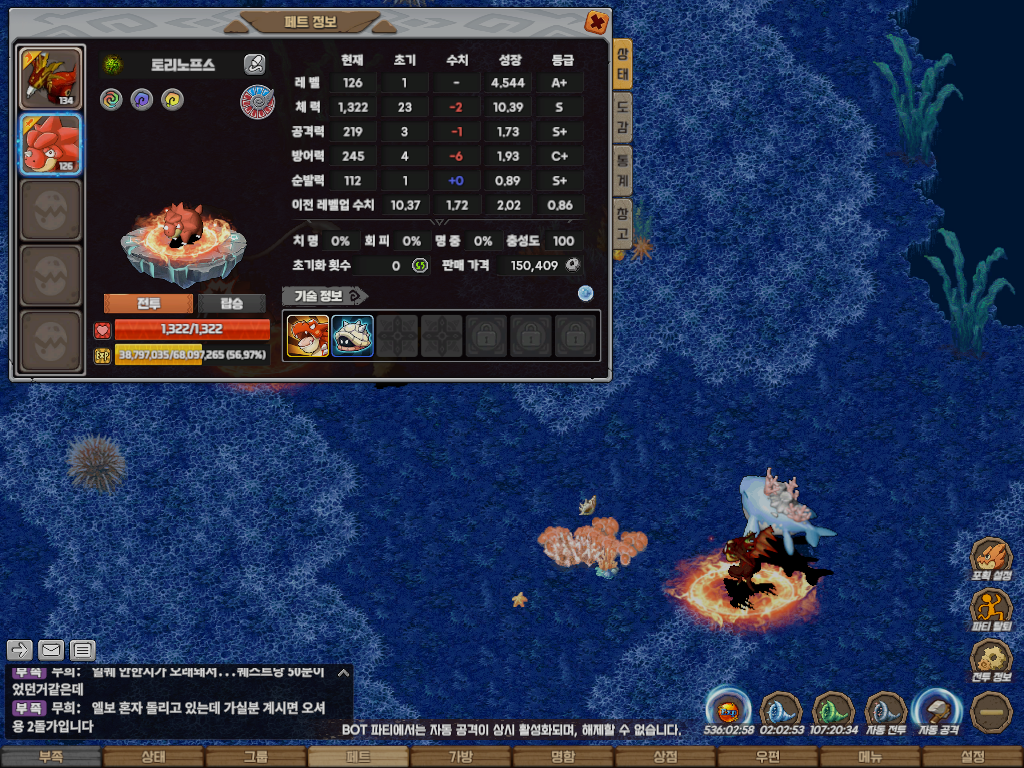Click the 전투 battle button
Image resolution: width=1024 pixels, height=768 pixels.
tap(147, 303)
